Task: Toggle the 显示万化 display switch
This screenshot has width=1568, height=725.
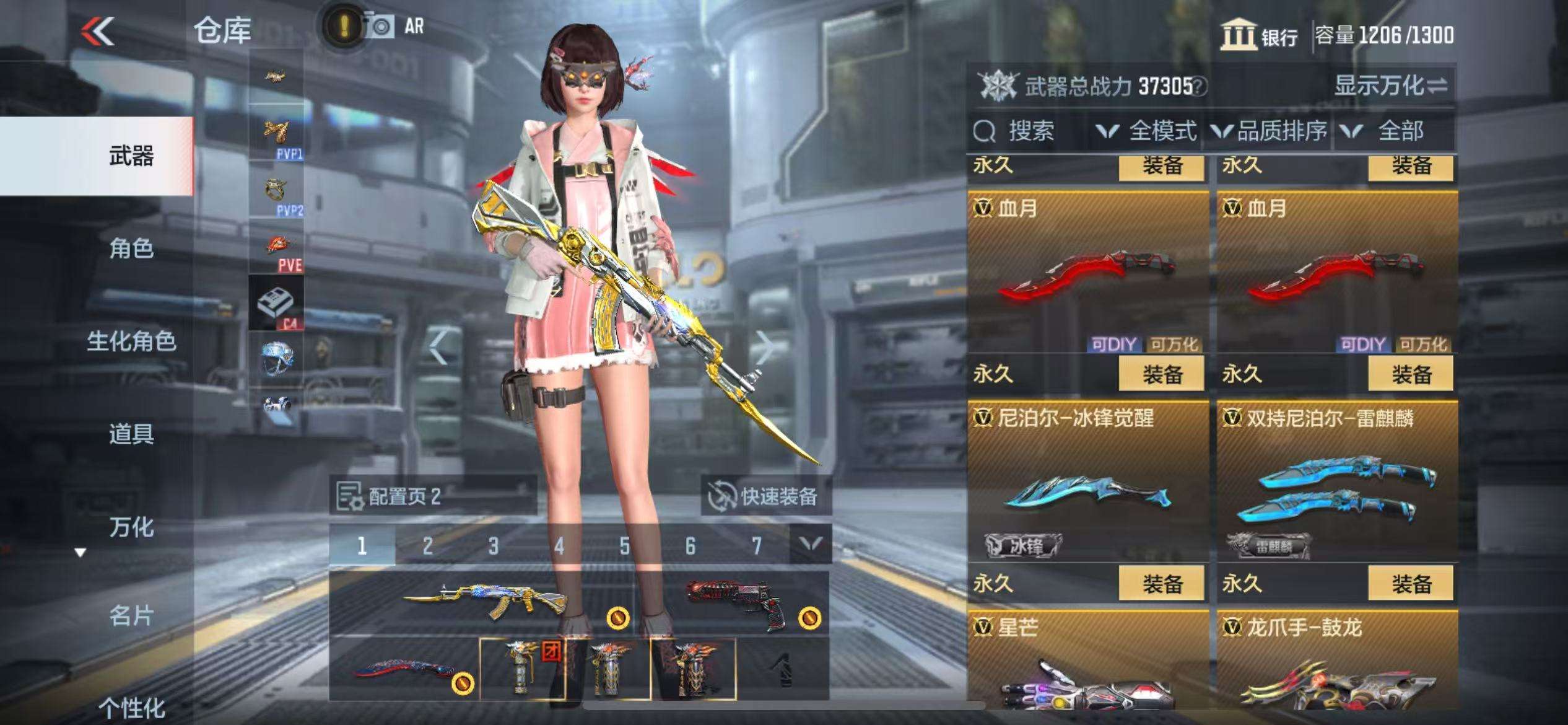Action: [x=1391, y=86]
